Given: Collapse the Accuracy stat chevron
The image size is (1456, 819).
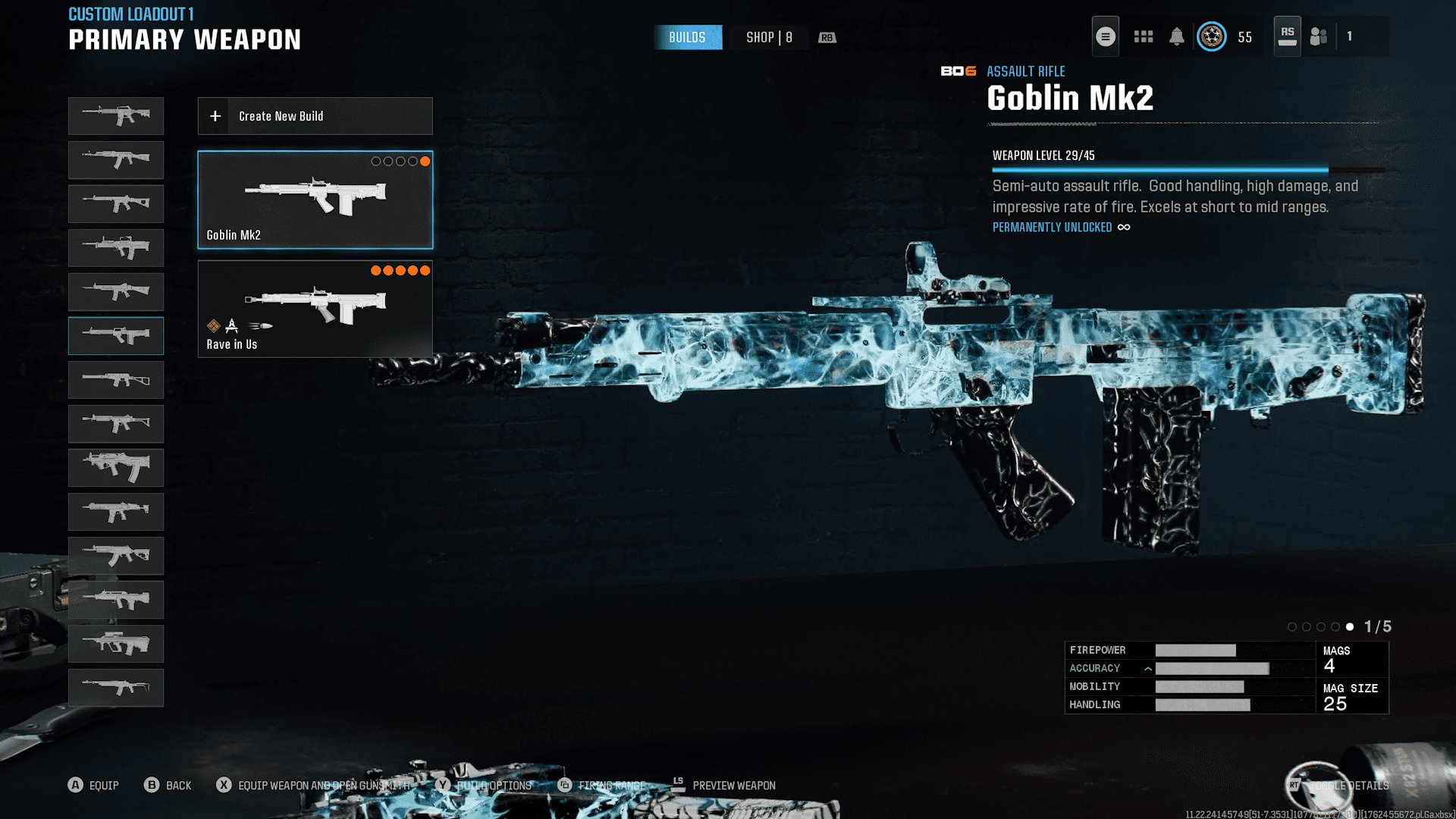Looking at the screenshot, I should coord(1149,669).
